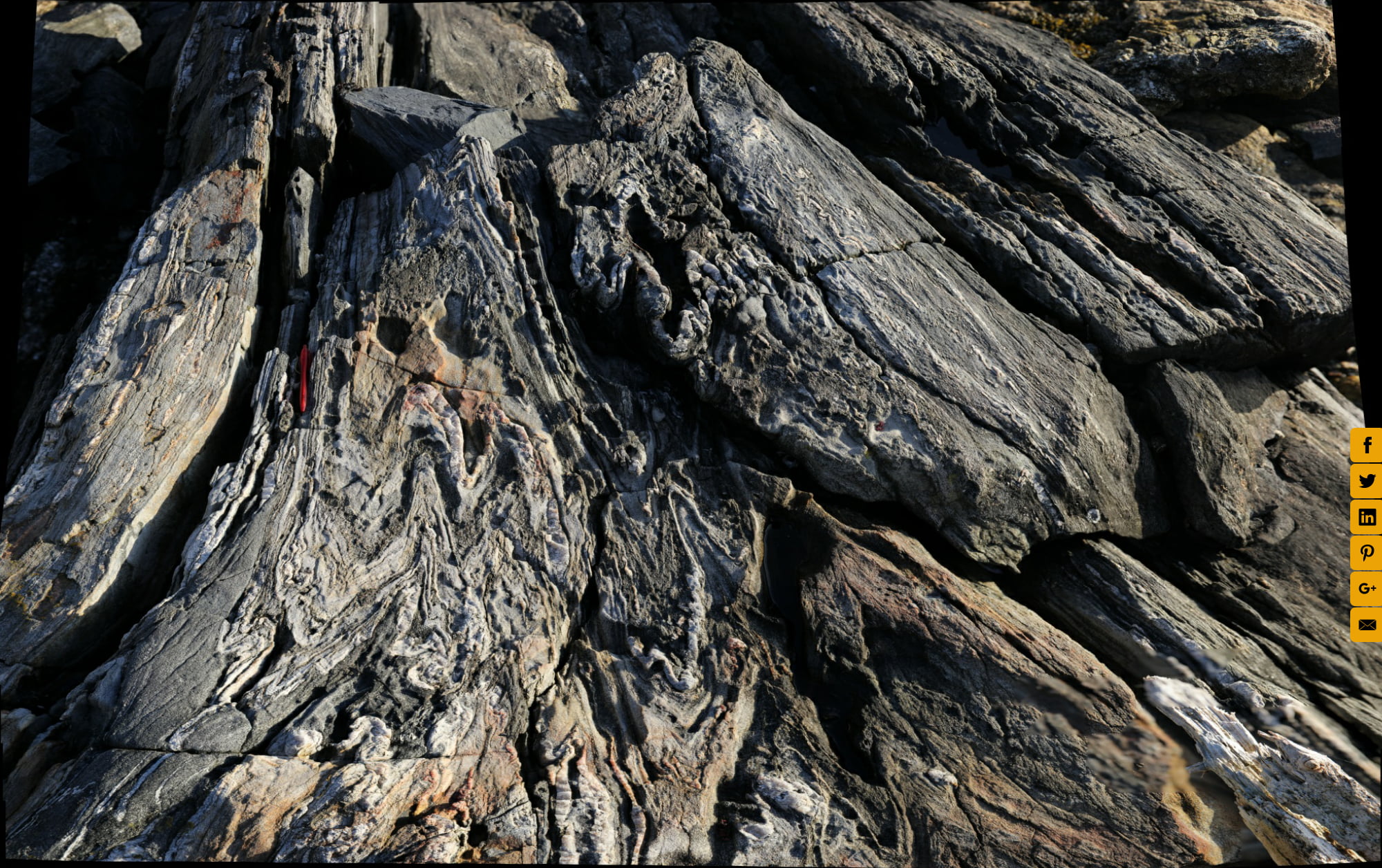Share the outcrop photo on LinkedIn

click(x=1366, y=516)
